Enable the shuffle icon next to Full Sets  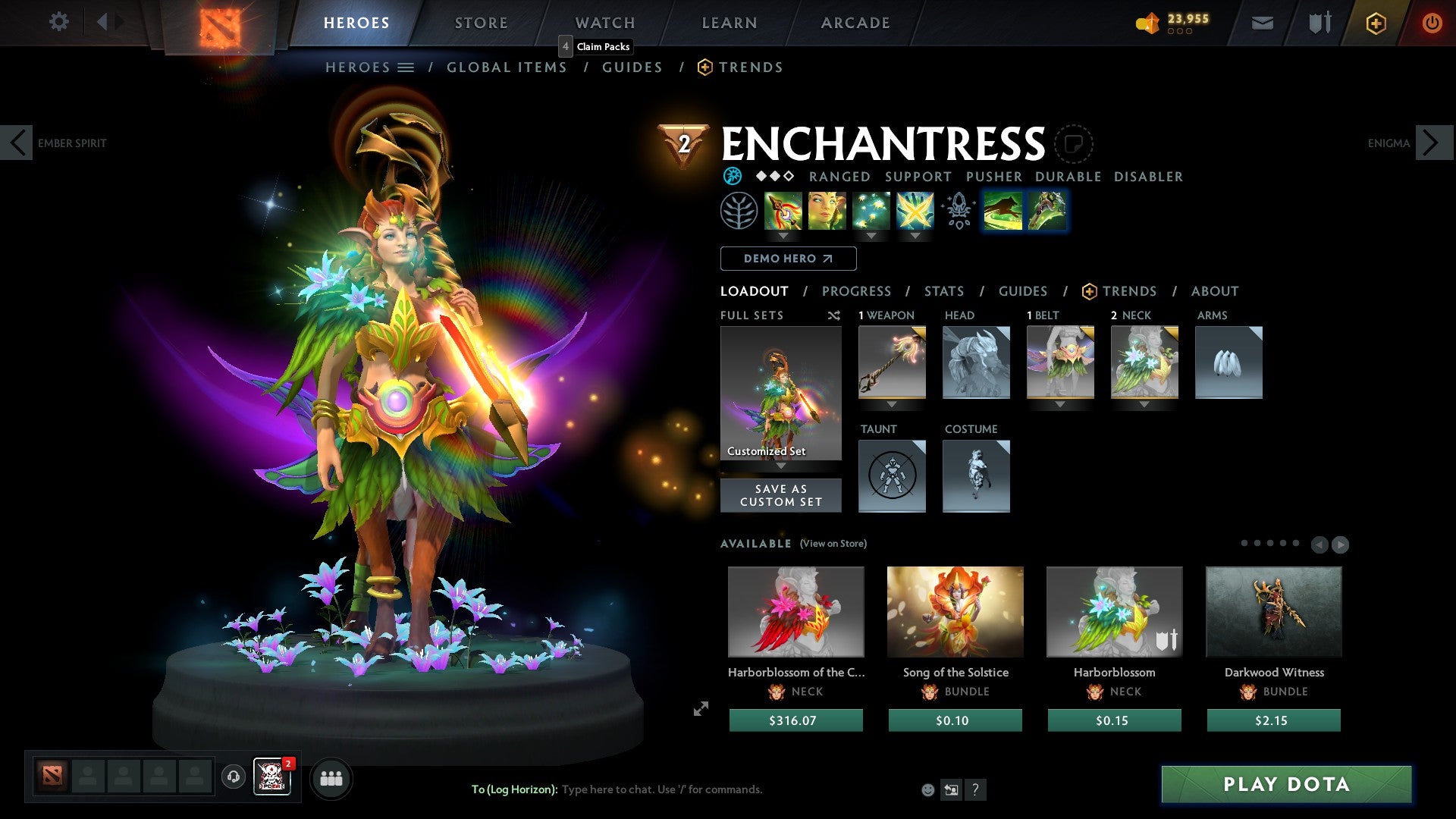(x=834, y=315)
